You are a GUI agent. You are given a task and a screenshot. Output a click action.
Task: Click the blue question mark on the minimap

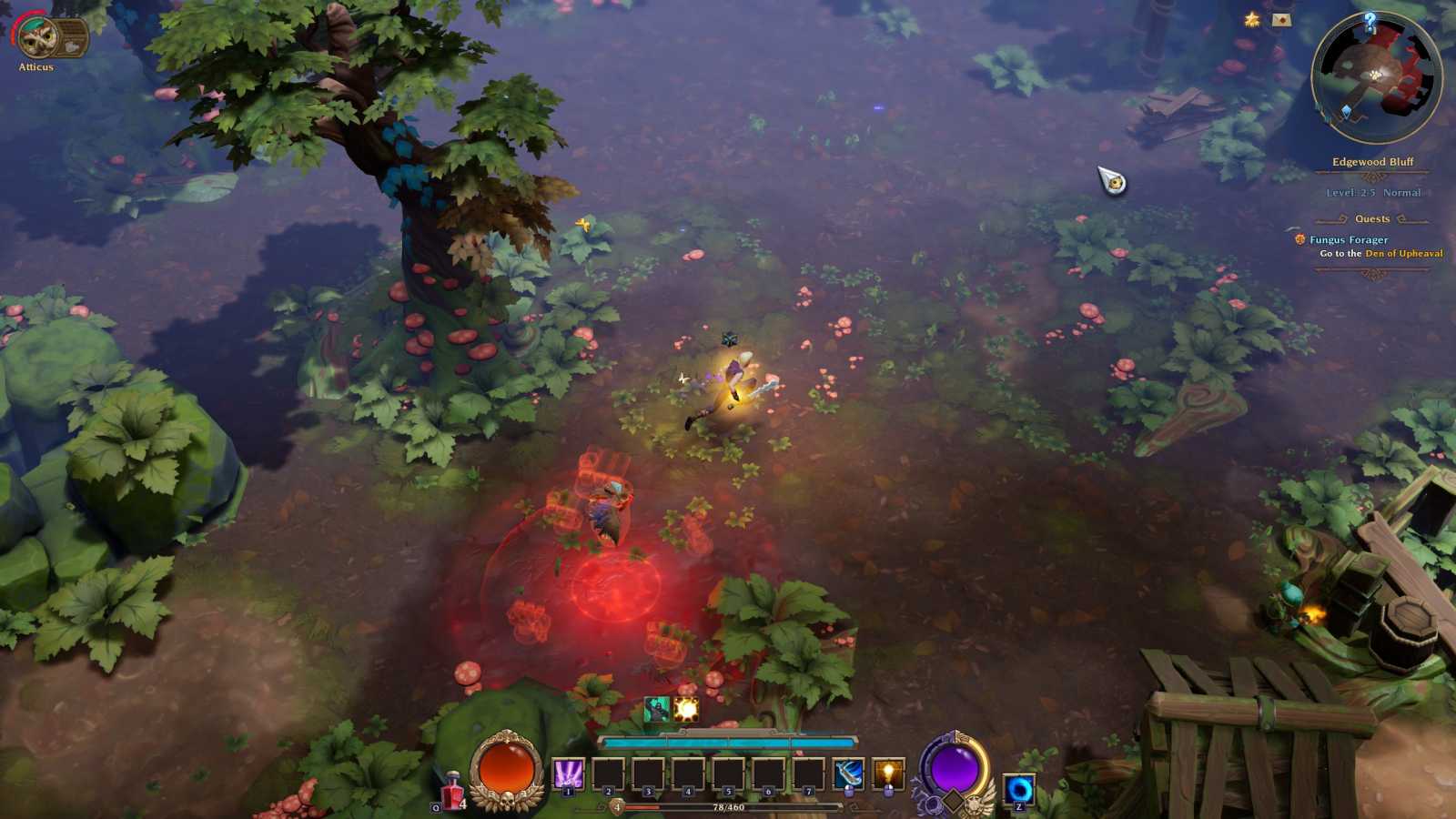pyautogui.click(x=1370, y=23)
